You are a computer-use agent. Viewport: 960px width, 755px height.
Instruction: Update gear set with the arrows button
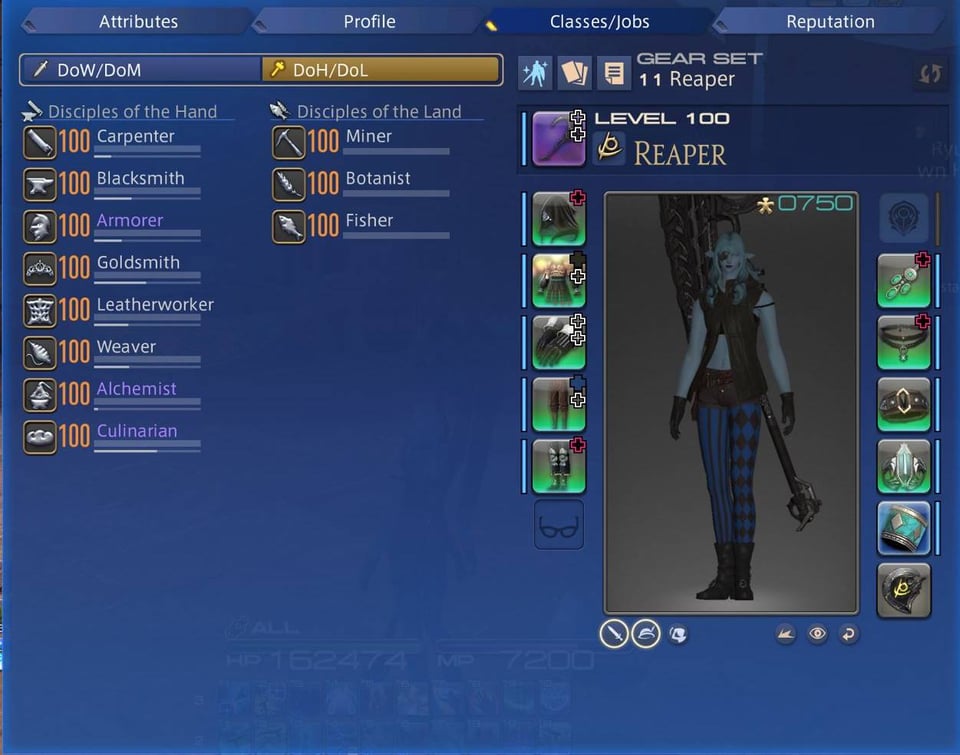pos(930,75)
